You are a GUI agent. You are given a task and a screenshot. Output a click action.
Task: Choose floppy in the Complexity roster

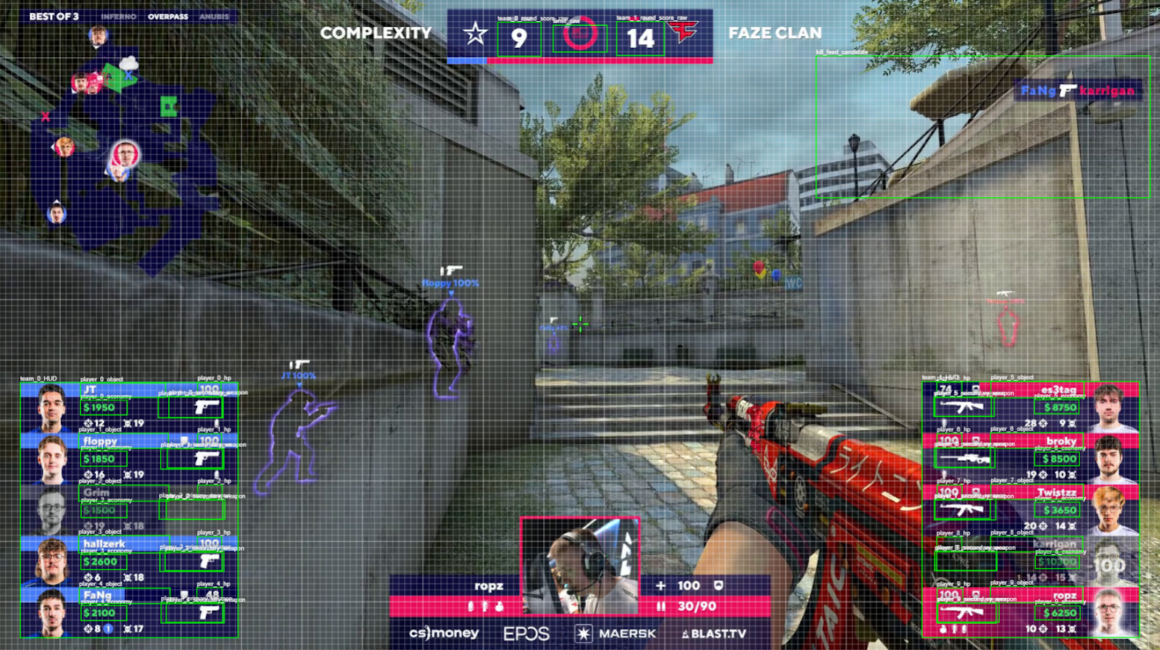pyautogui.click(x=130, y=459)
